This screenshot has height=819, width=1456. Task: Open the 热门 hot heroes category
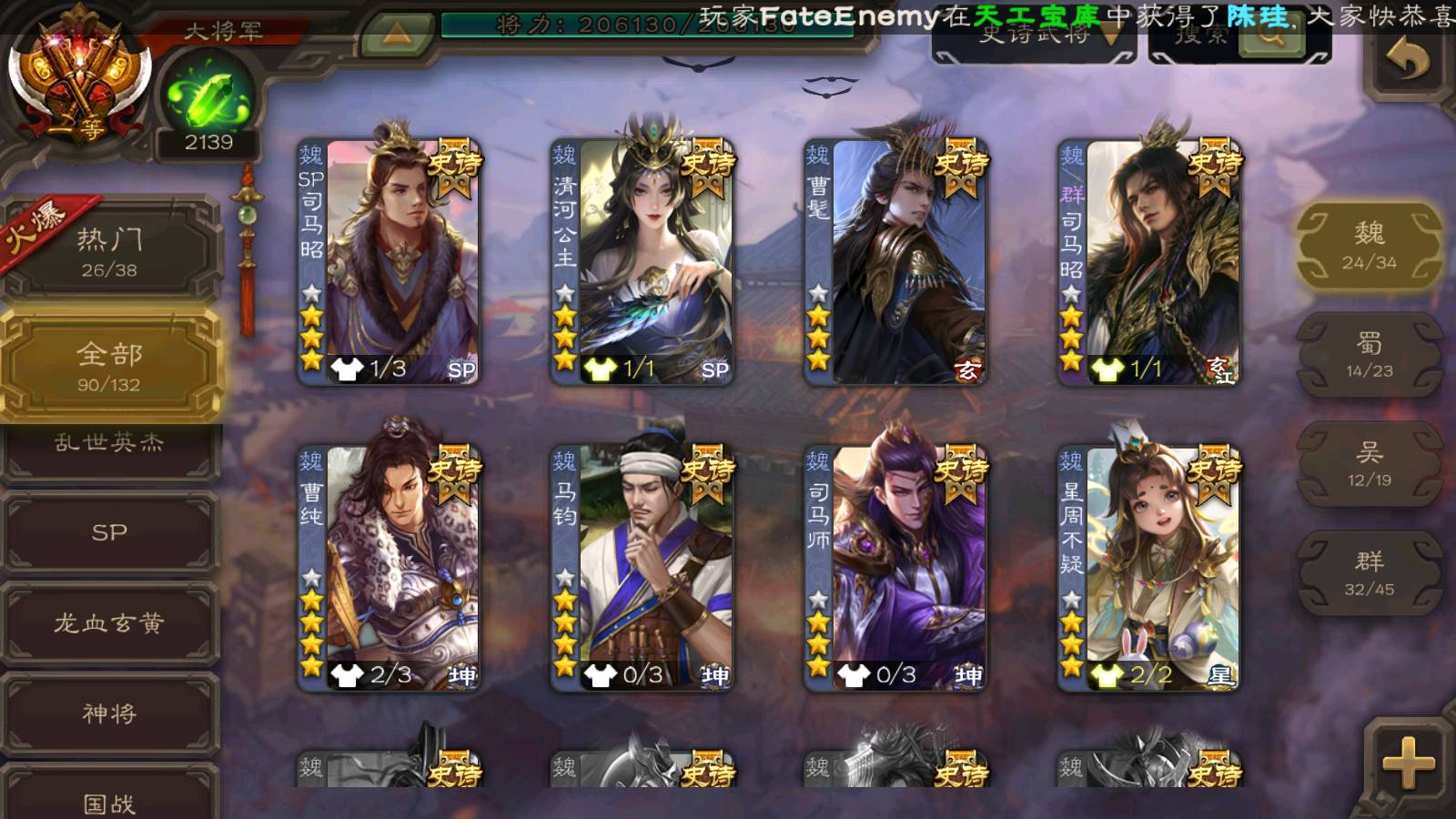point(109,252)
